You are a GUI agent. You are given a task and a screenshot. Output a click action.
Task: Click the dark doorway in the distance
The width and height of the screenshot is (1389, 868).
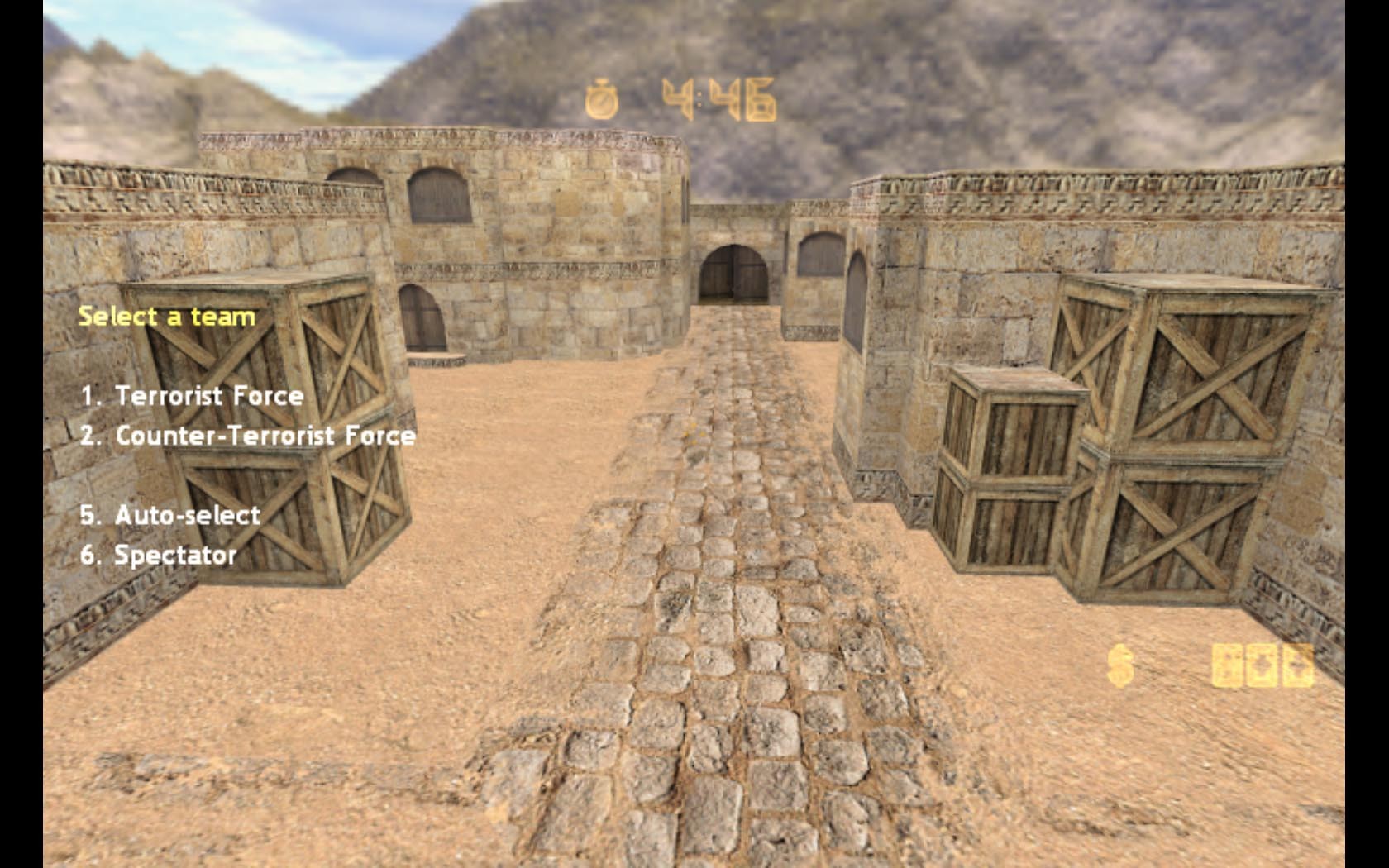coord(731,273)
